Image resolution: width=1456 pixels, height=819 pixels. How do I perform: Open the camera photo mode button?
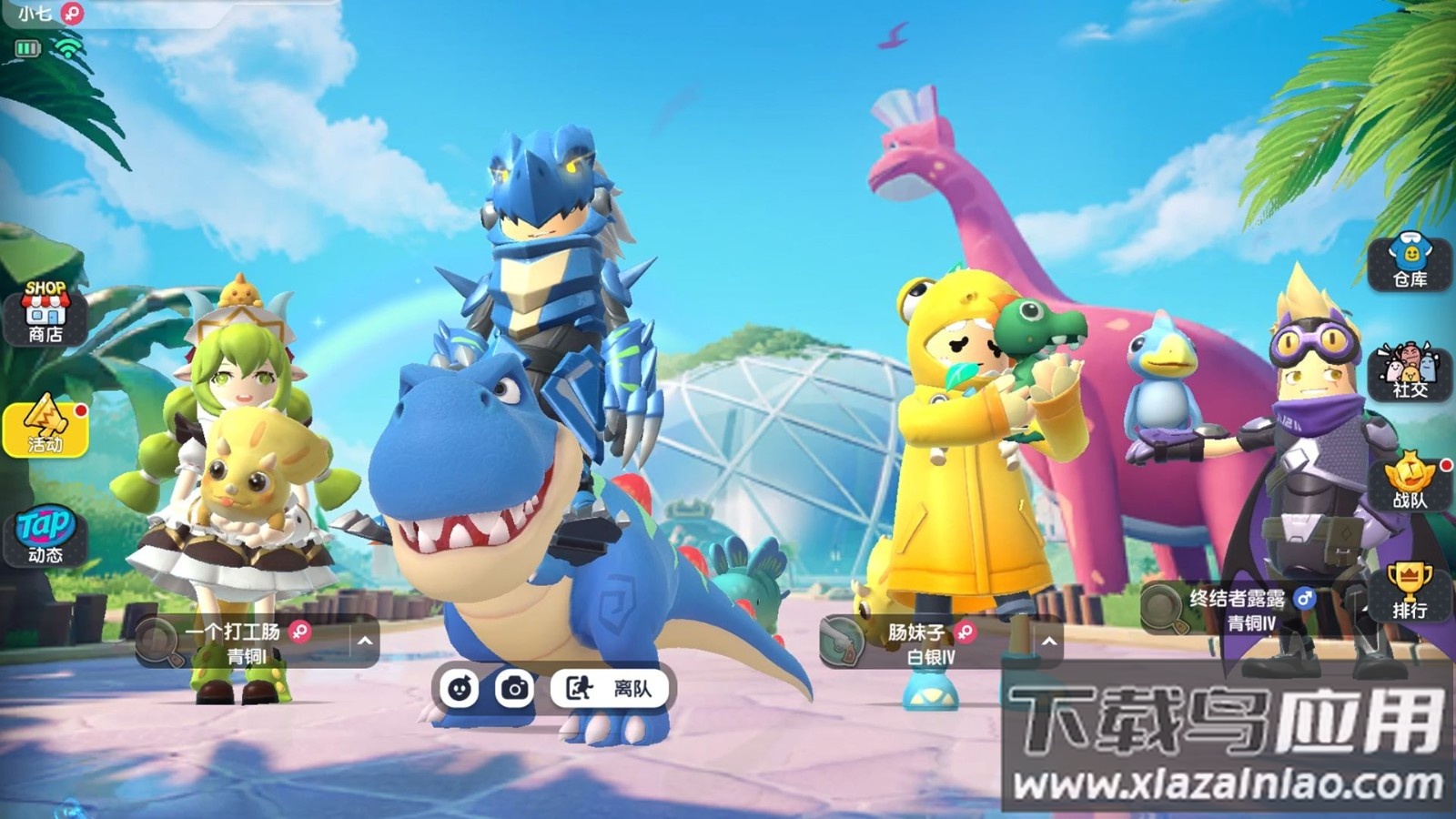point(514,689)
